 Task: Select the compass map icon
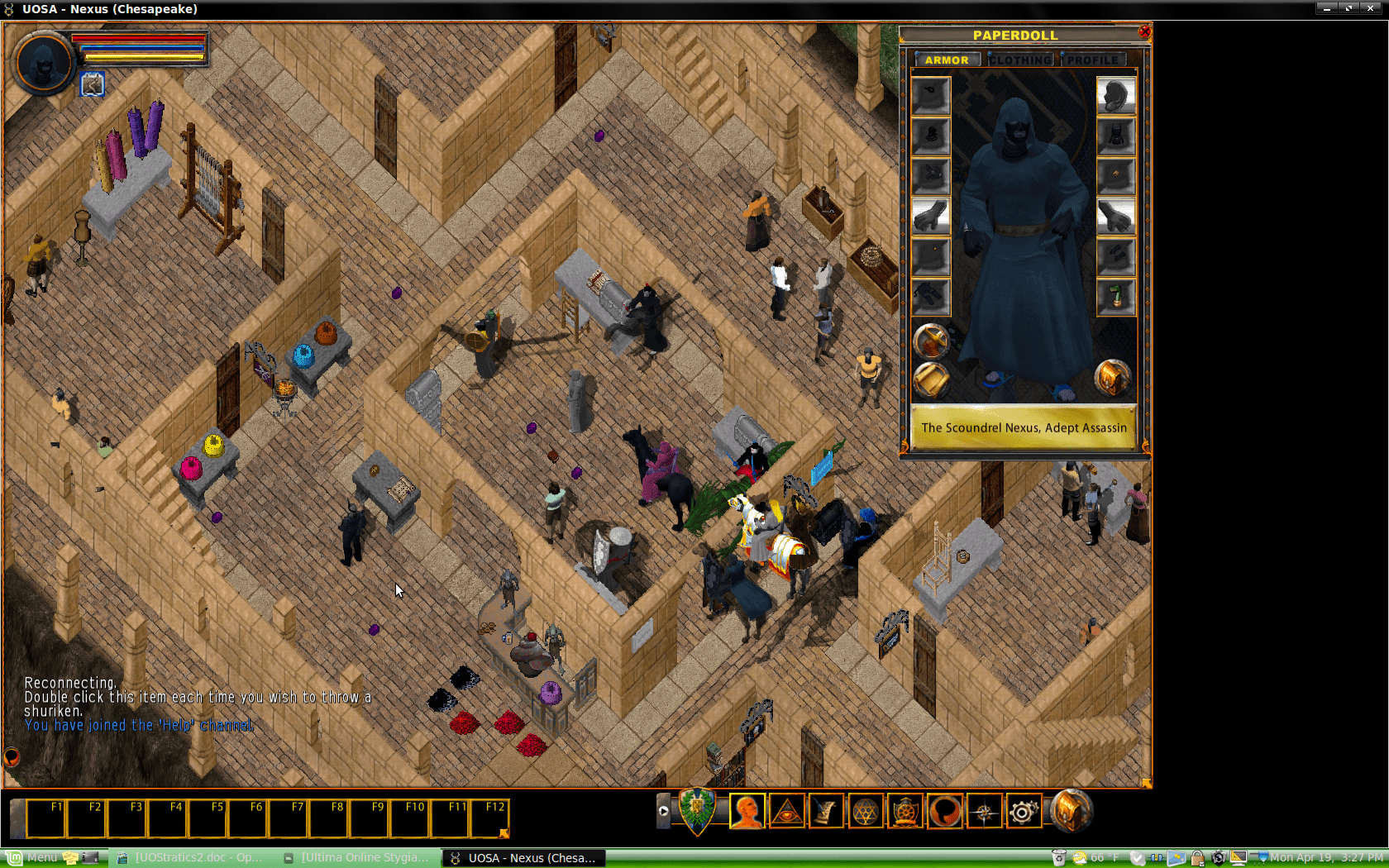[x=985, y=811]
